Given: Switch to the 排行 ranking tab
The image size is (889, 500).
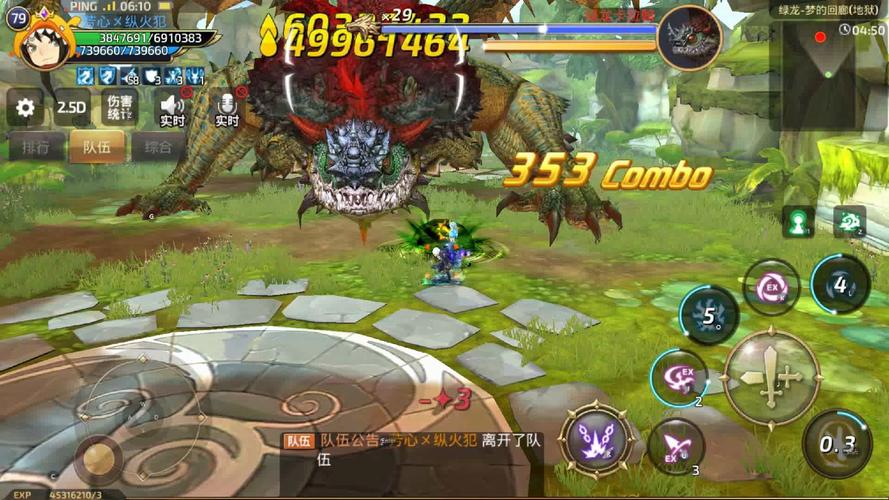Looking at the screenshot, I should pyautogui.click(x=36, y=147).
